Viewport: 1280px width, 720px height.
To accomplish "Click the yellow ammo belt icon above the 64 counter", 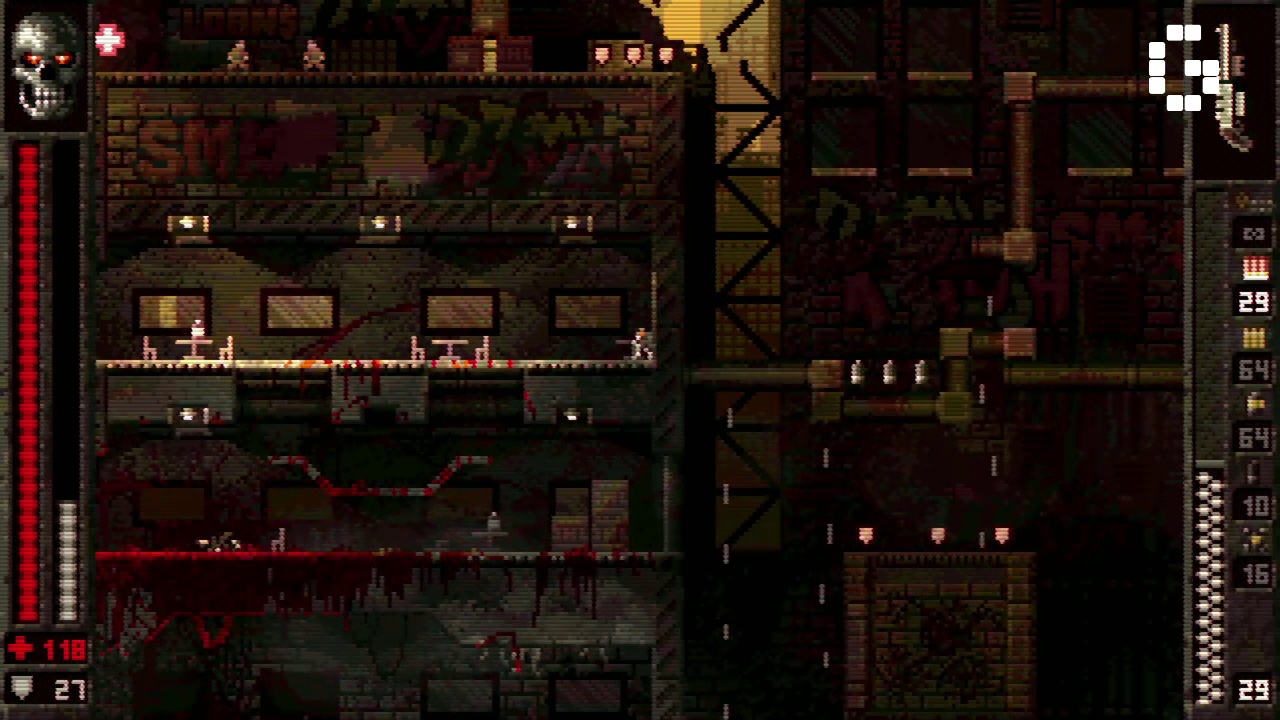I will coord(1254,338).
